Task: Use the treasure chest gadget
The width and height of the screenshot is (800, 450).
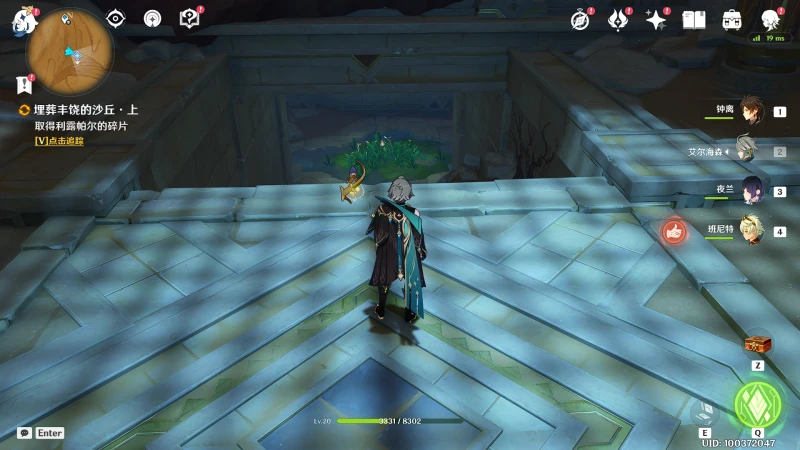Action: tap(758, 345)
